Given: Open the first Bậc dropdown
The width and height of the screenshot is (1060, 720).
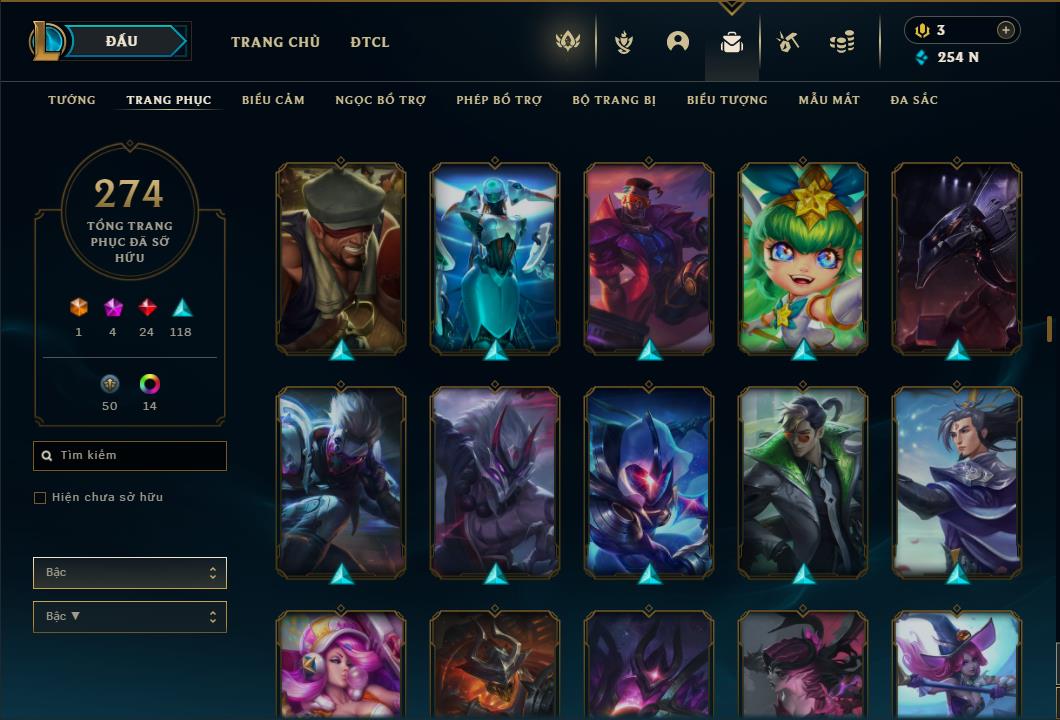Looking at the screenshot, I should [x=130, y=573].
